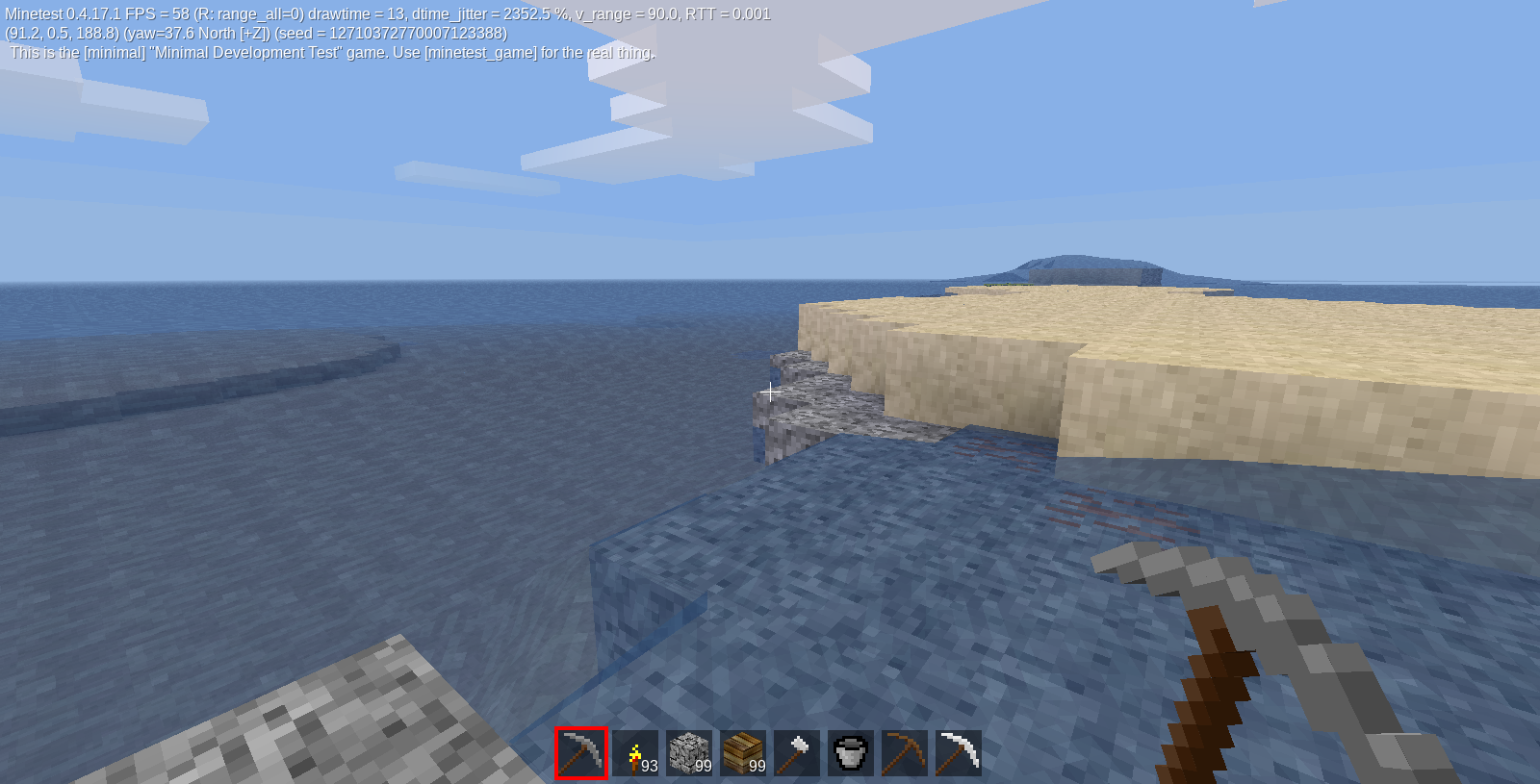Select the cobblestone block stack
Image resolution: width=1540 pixels, height=784 pixels.
689,753
